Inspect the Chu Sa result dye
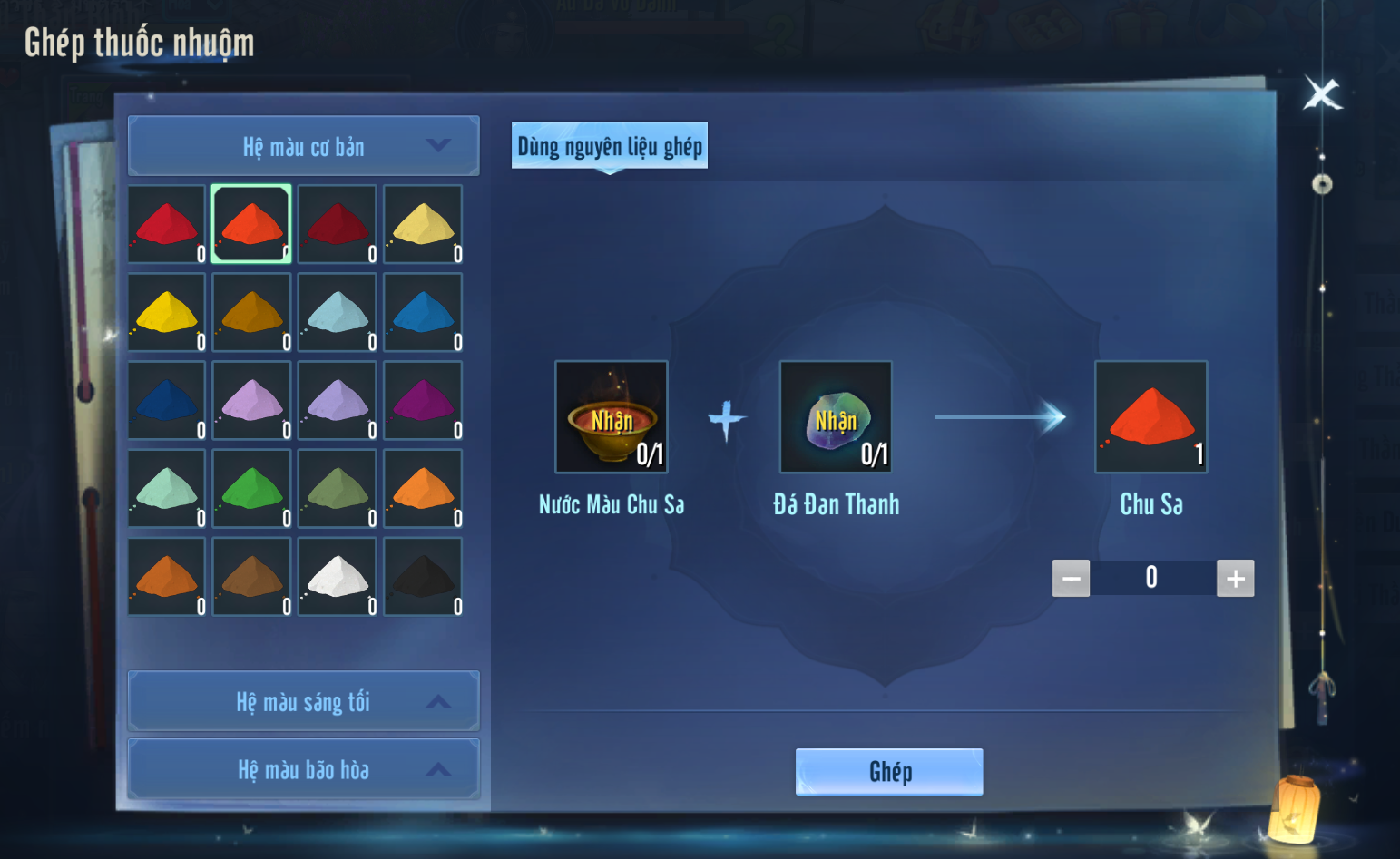1400x859 pixels. point(1150,417)
